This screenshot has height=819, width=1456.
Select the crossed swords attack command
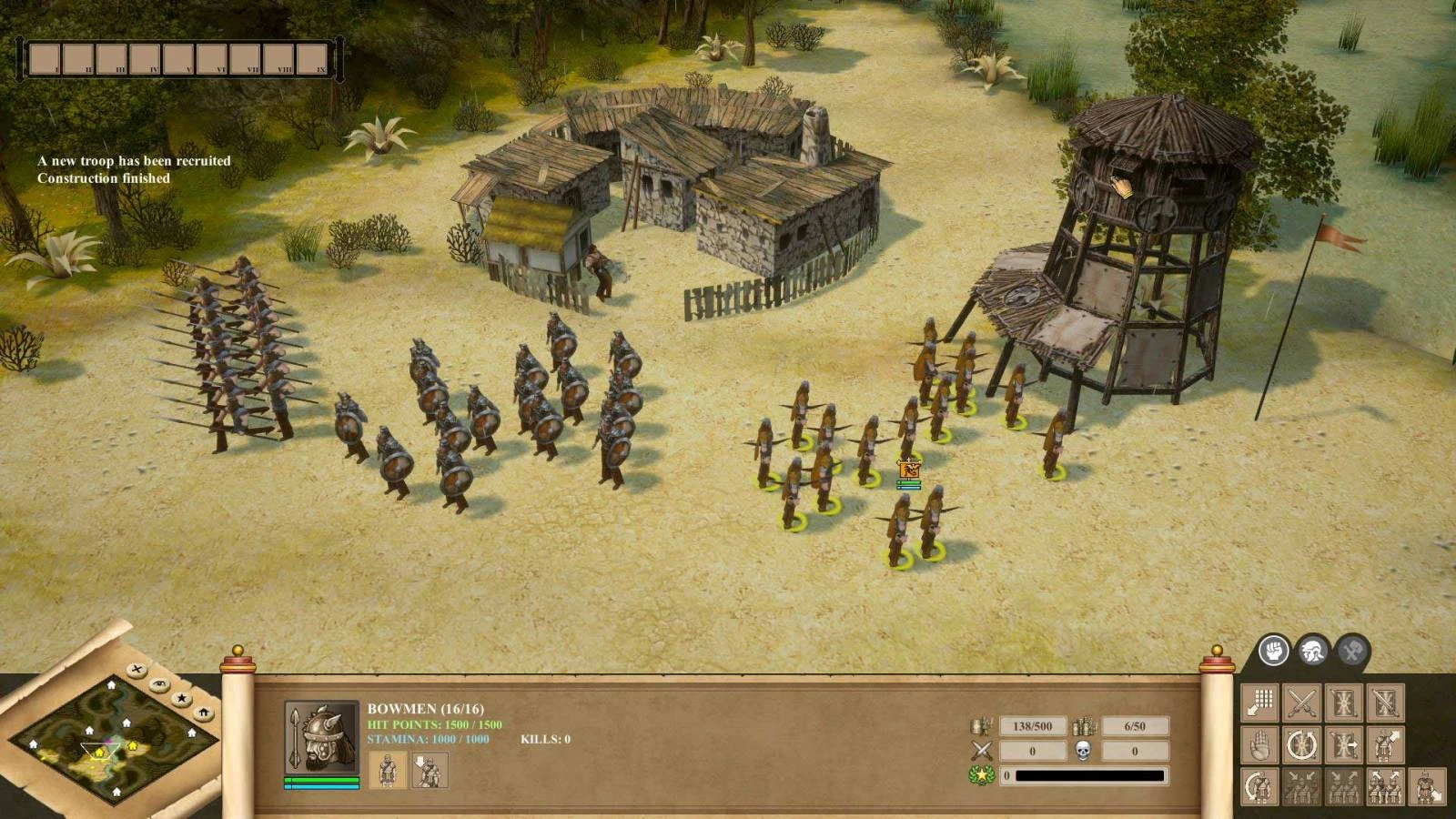[x=1300, y=701]
